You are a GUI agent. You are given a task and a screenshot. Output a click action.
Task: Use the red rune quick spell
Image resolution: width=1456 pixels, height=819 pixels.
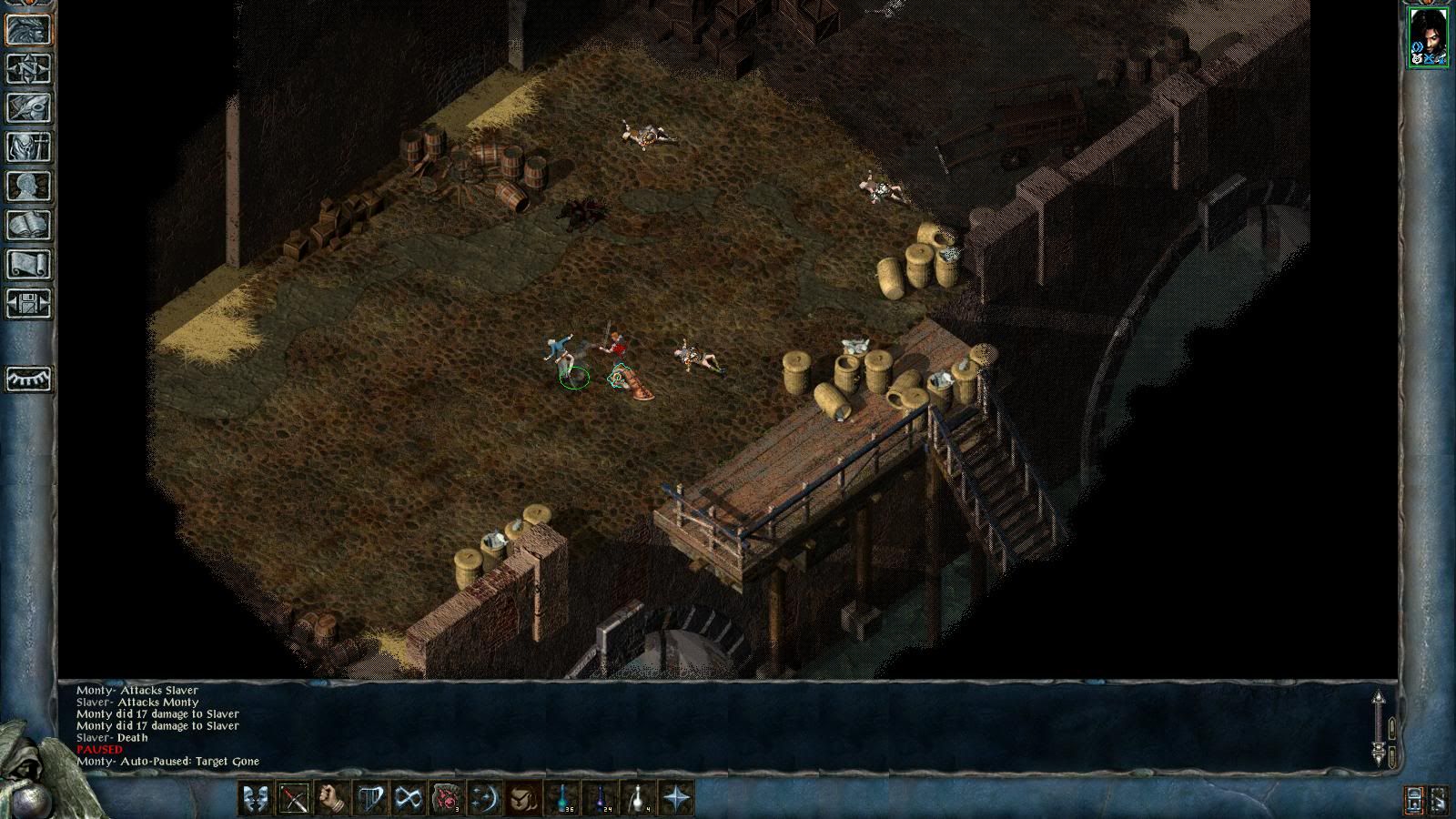[447, 798]
